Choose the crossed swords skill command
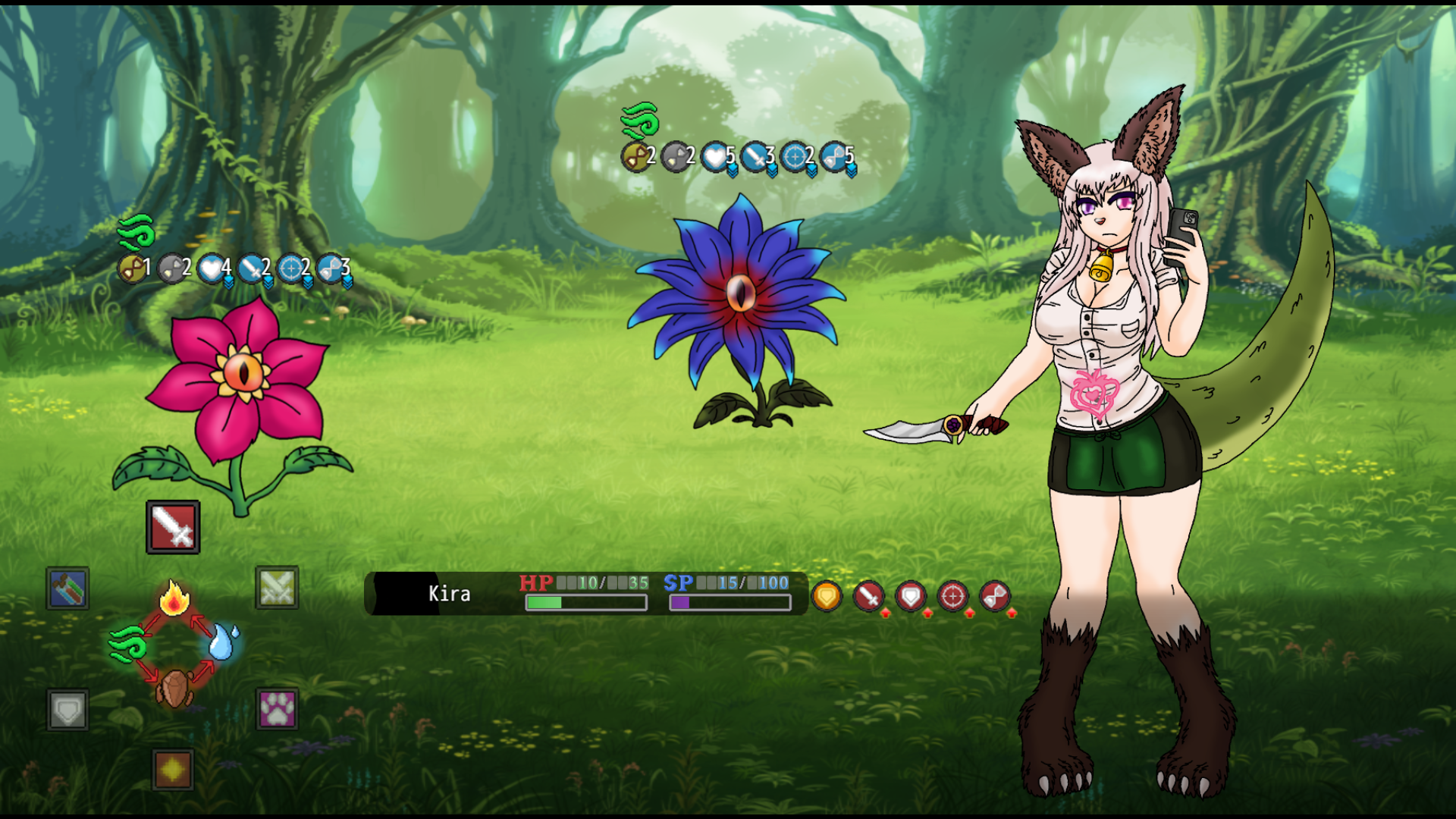The image size is (1456, 819). click(277, 588)
